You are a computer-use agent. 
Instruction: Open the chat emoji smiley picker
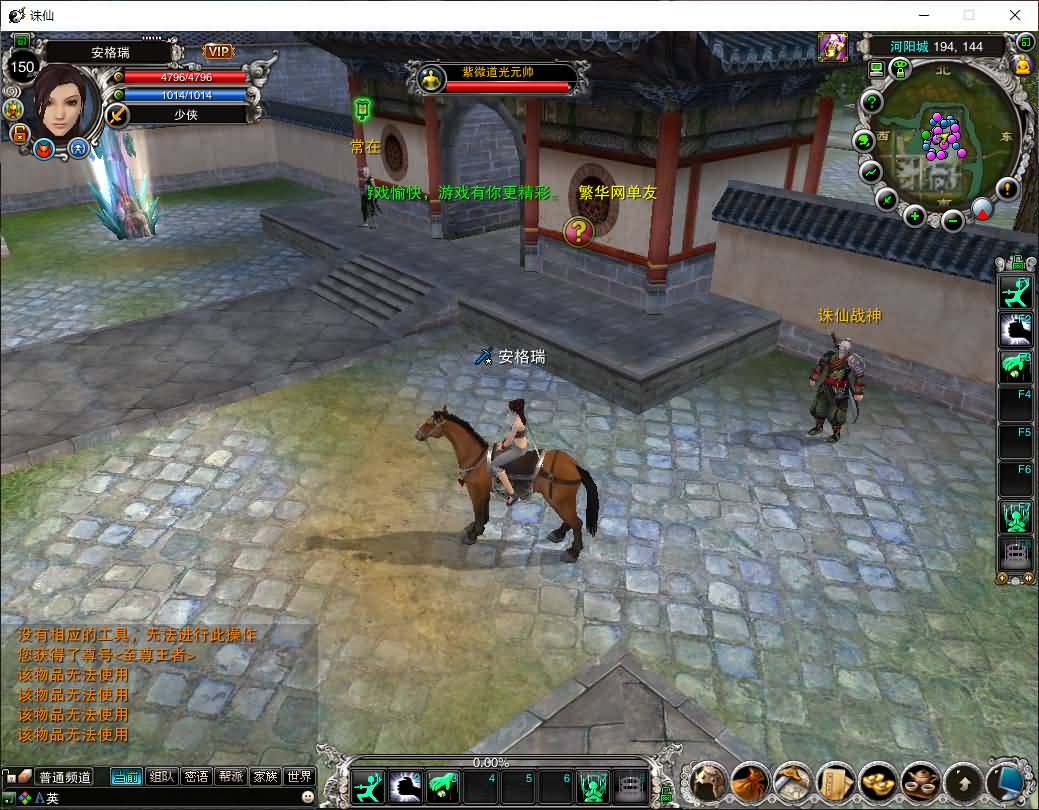tap(307, 797)
